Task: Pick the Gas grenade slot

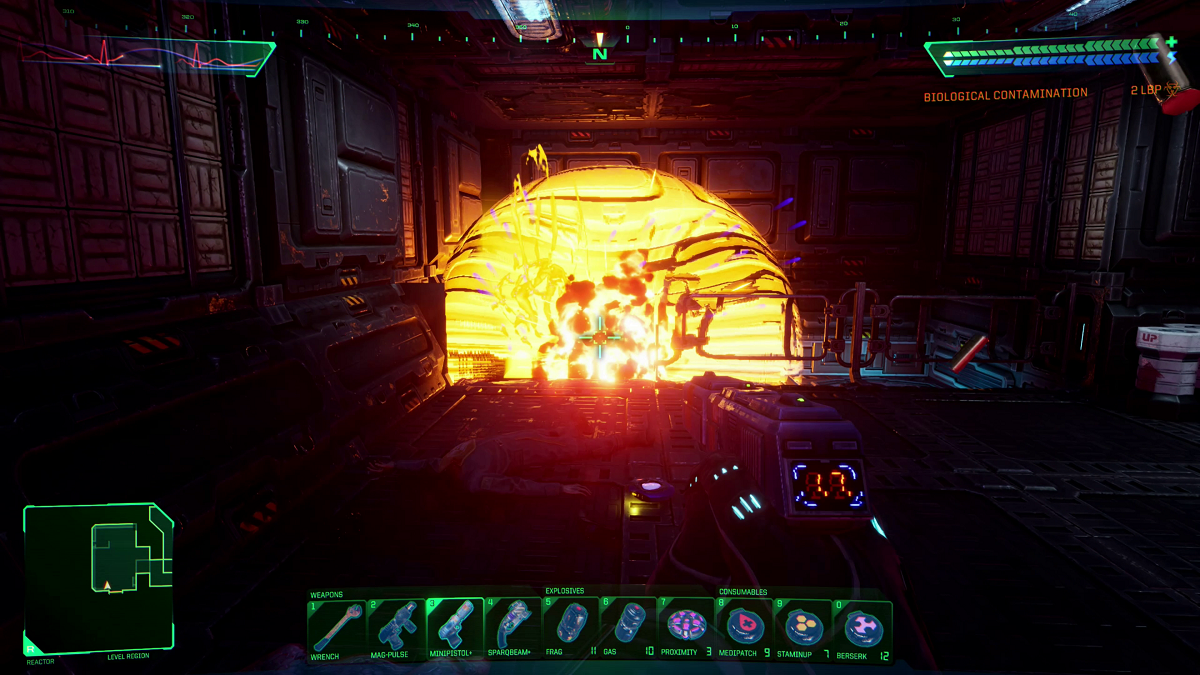Action: pyautogui.click(x=629, y=627)
